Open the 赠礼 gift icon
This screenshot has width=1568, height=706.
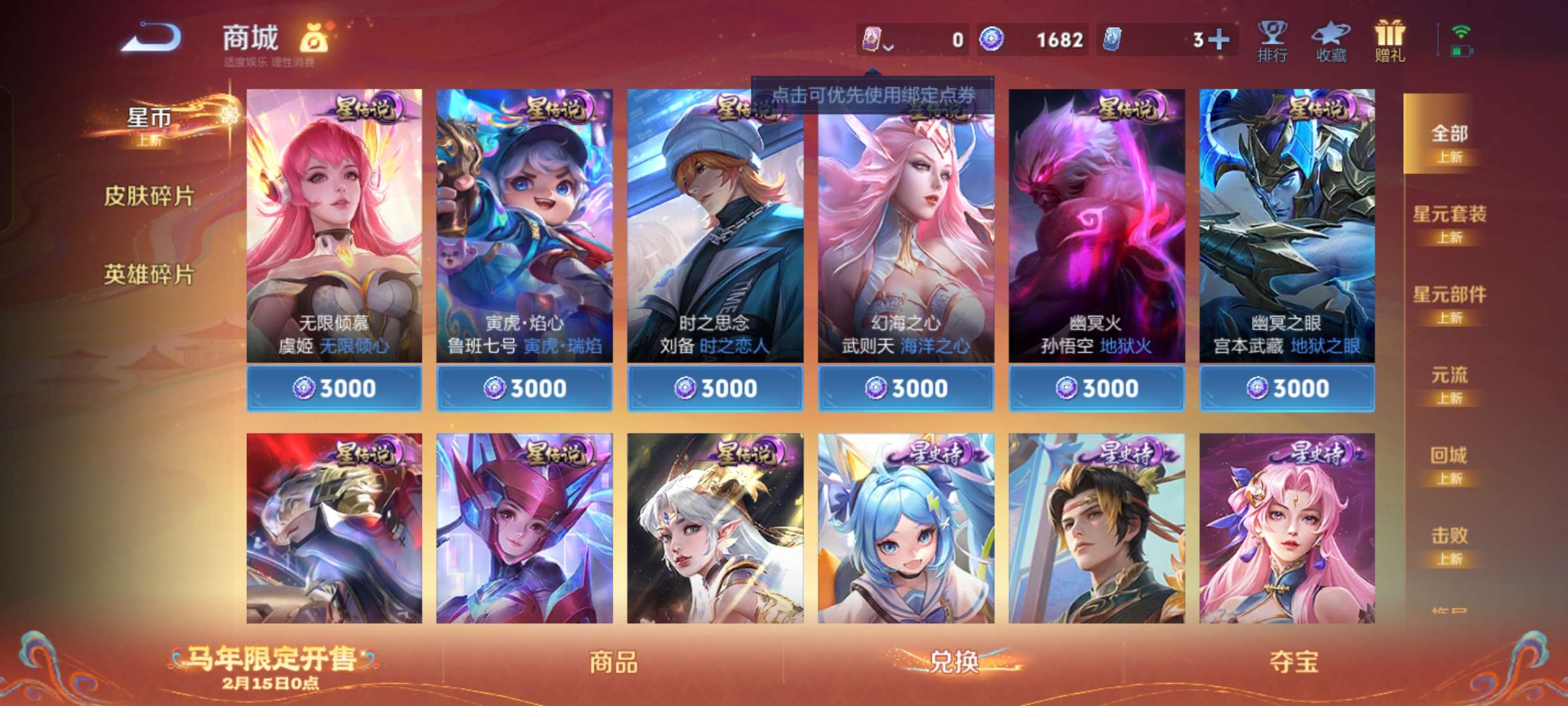[1390, 39]
